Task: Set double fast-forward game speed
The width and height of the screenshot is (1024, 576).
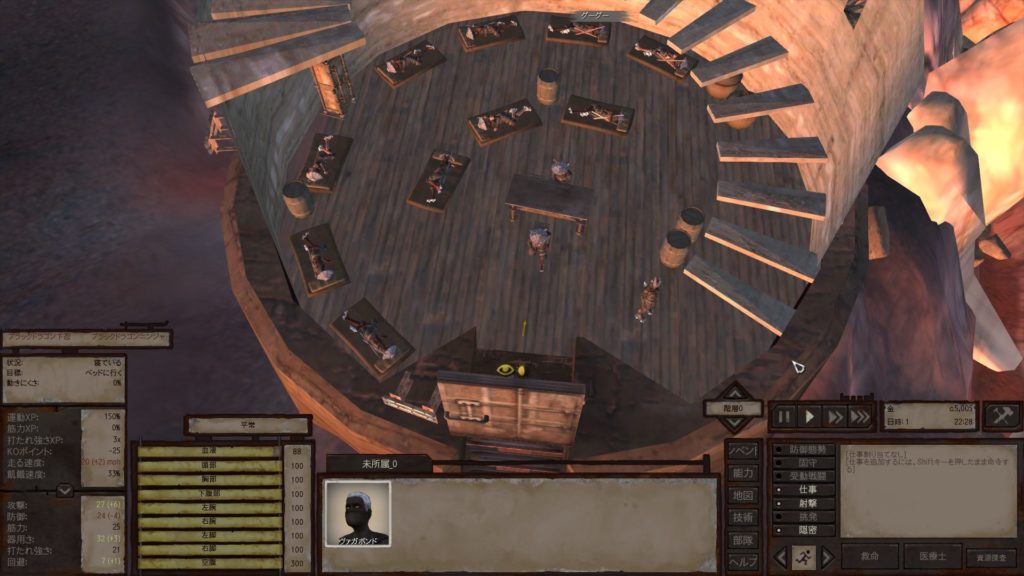Action: tap(835, 416)
